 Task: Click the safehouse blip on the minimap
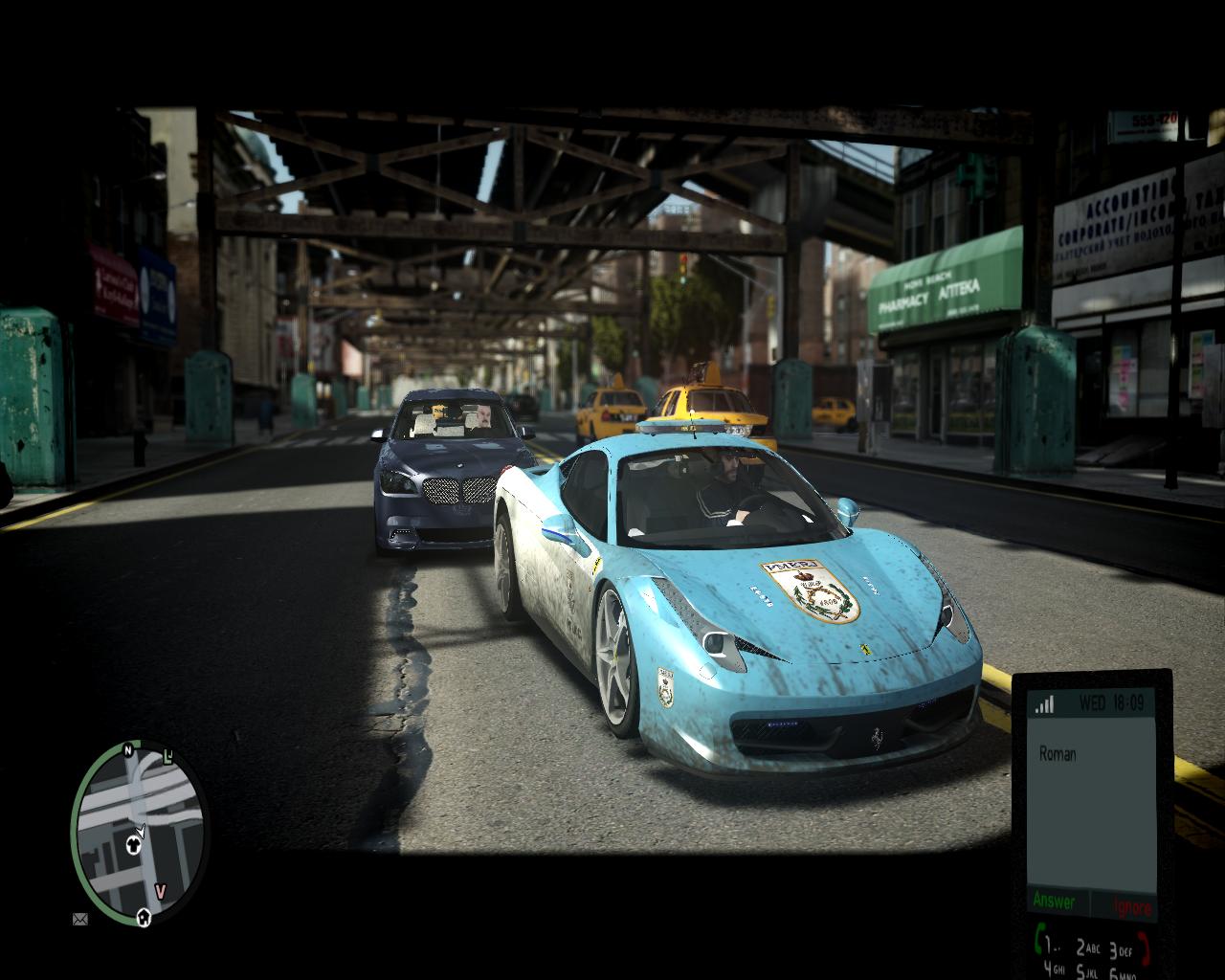145,916
